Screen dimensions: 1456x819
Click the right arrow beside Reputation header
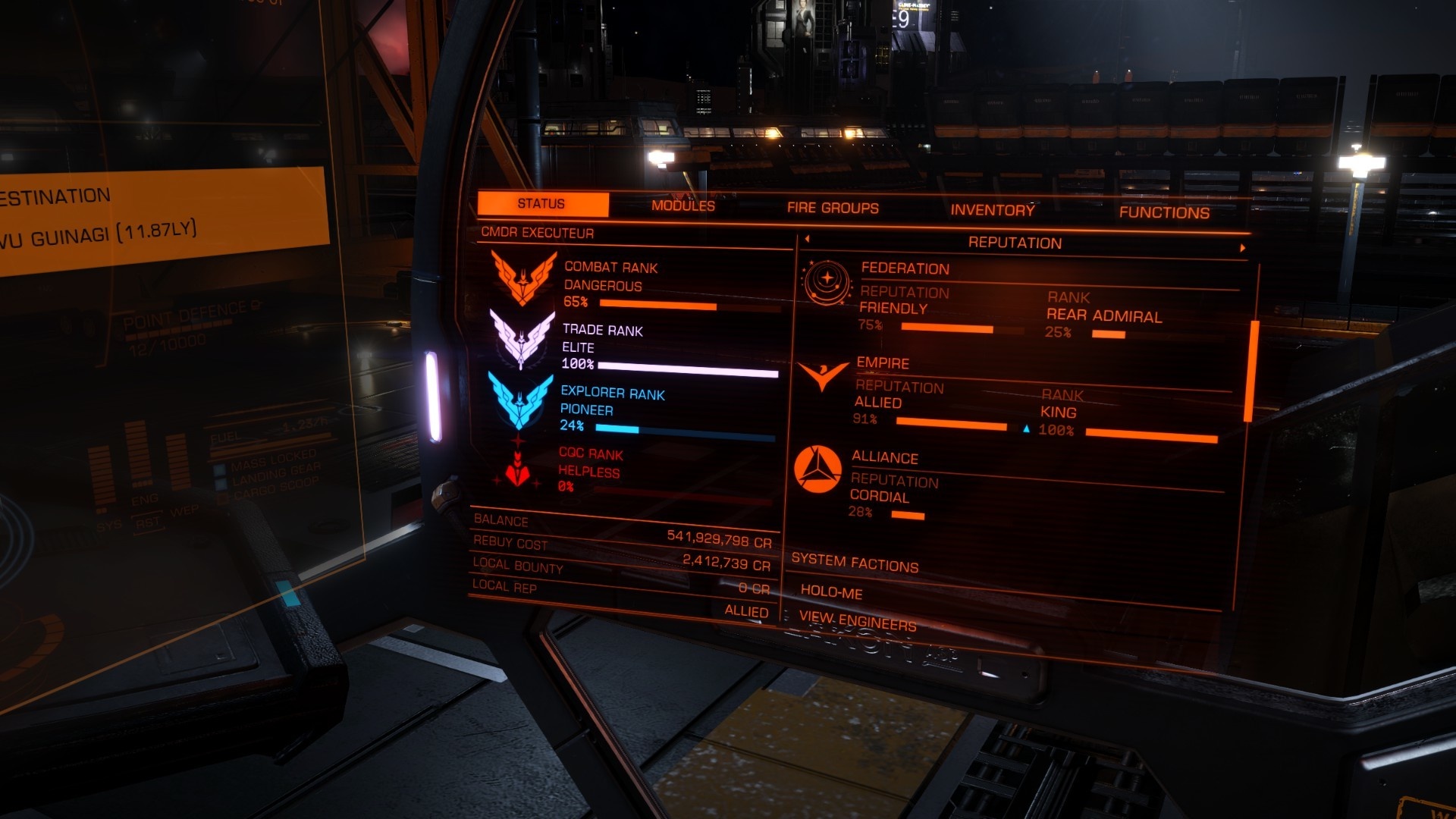point(1242,248)
